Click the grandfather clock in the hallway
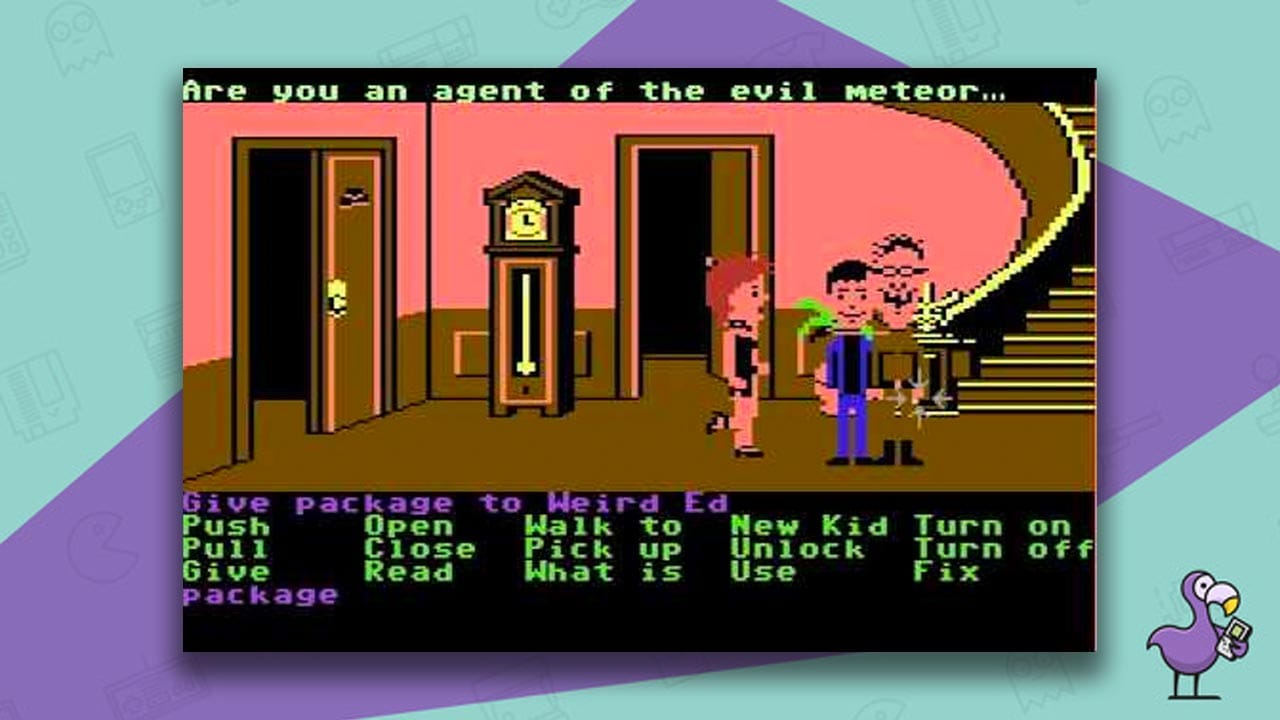This screenshot has width=1280, height=720. (524, 300)
